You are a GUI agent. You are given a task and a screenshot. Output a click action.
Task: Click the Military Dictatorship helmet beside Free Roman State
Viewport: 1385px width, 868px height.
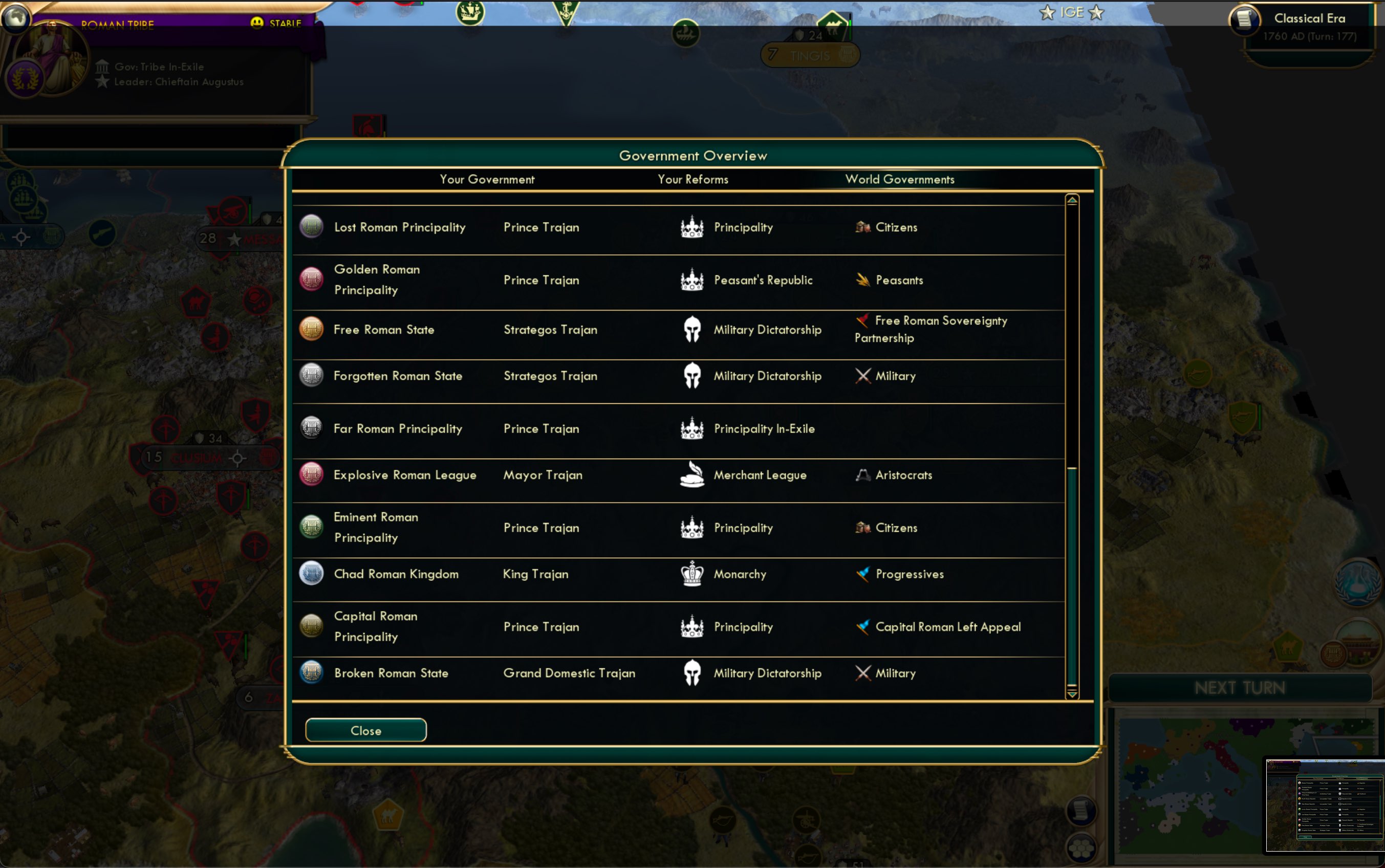point(692,329)
